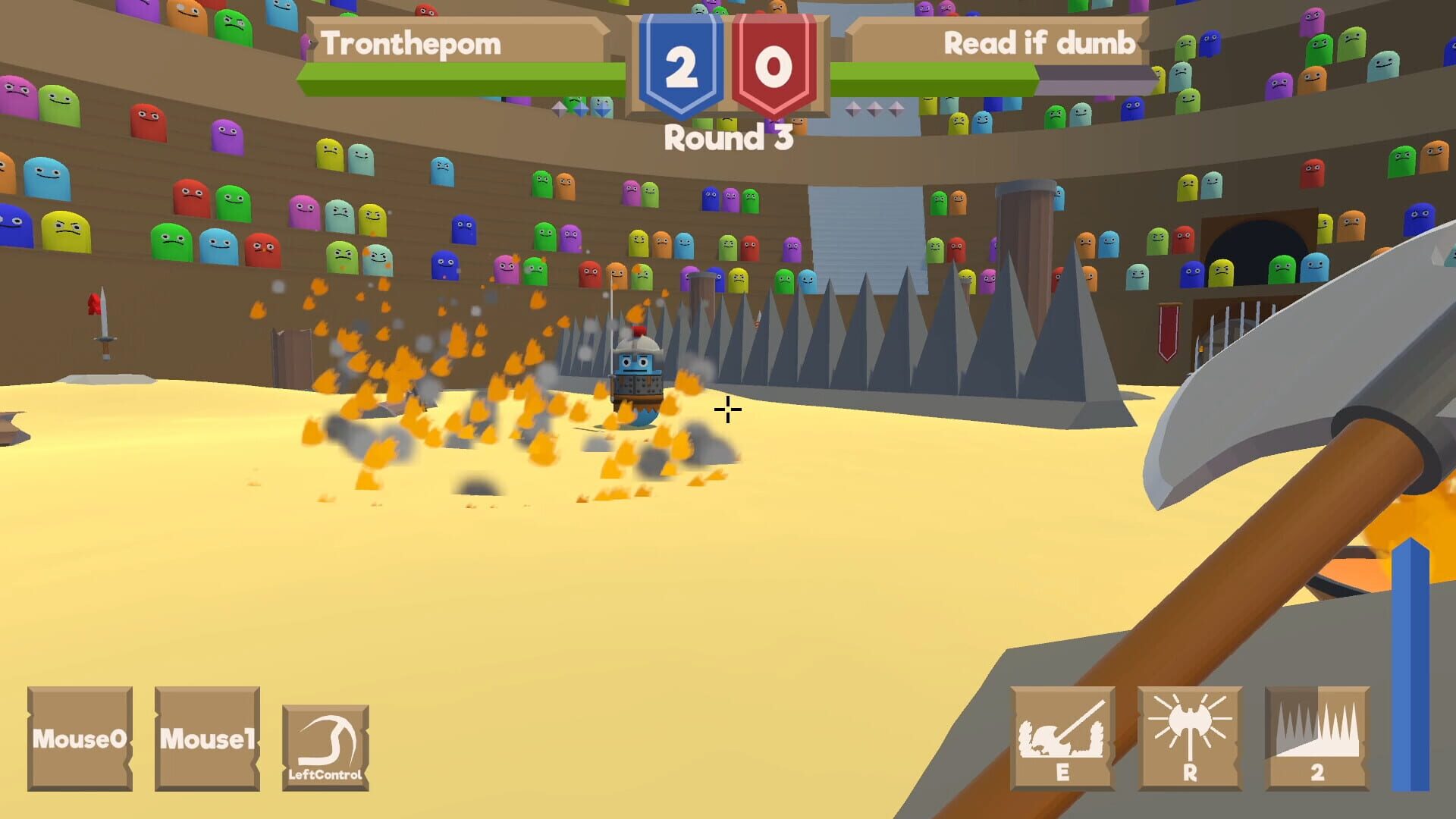Click the Mouse1 keybind icon
This screenshot has width=1456, height=819.
pyautogui.click(x=206, y=739)
